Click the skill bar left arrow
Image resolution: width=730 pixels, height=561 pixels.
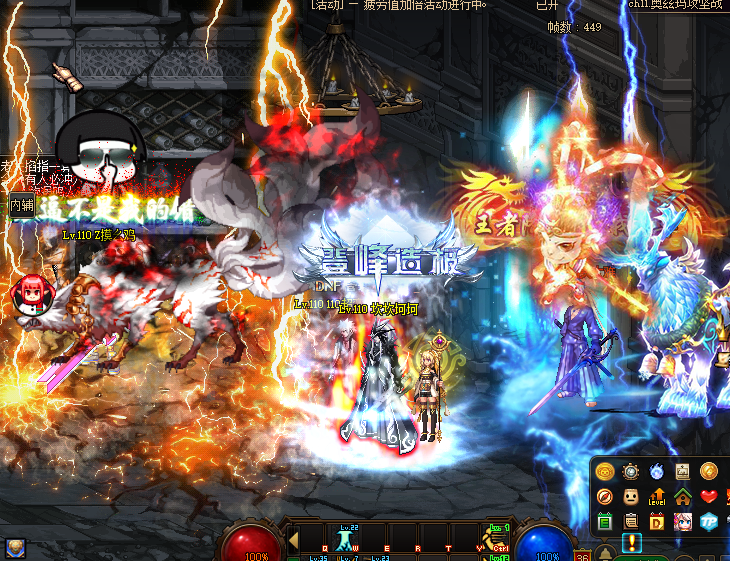point(293,540)
